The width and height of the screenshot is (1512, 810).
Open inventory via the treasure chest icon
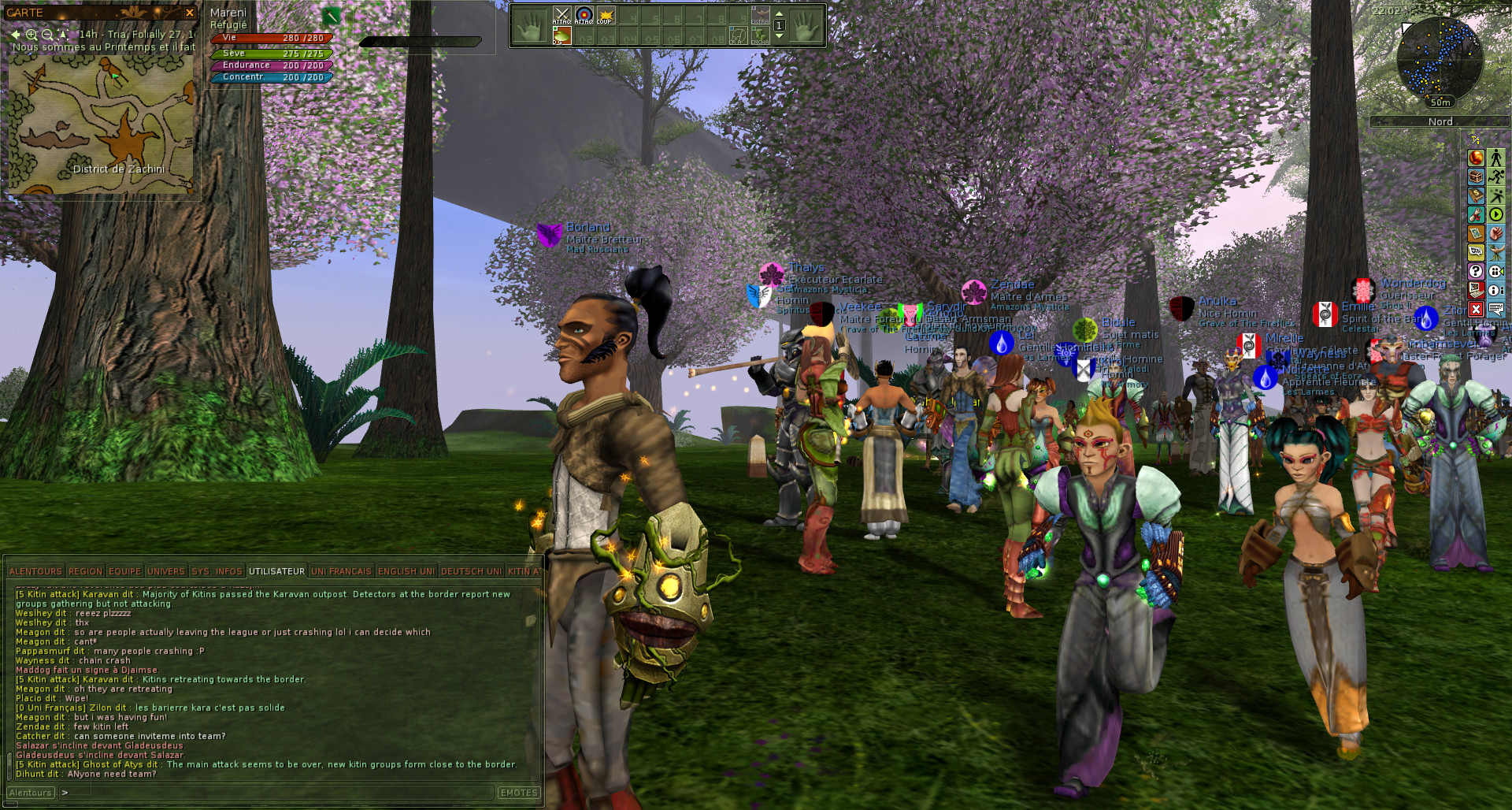click(x=1477, y=177)
